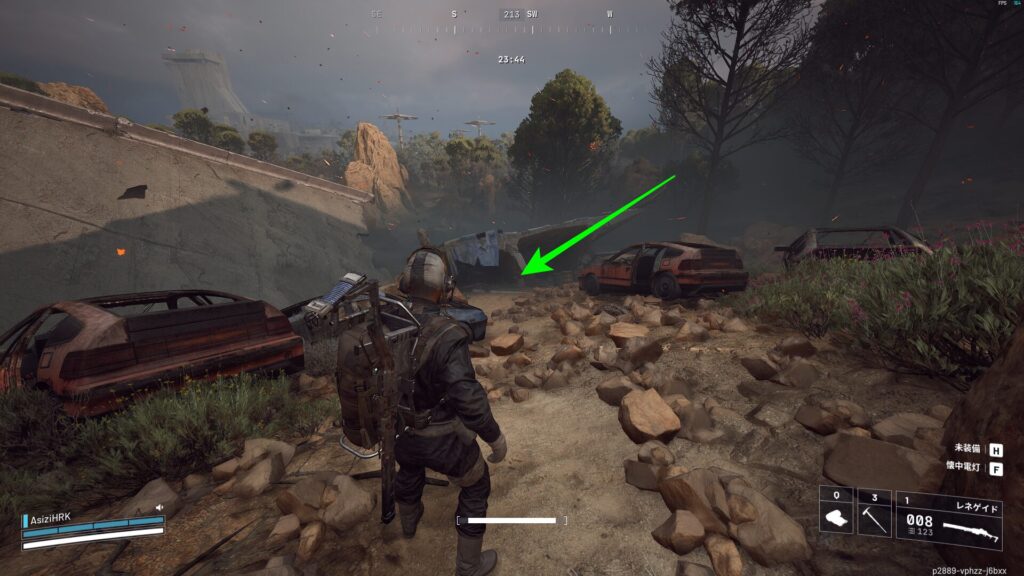Image resolution: width=1024 pixels, height=576 pixels.
Task: Click the voice speaker icon above the shield bar
Action: point(158,508)
